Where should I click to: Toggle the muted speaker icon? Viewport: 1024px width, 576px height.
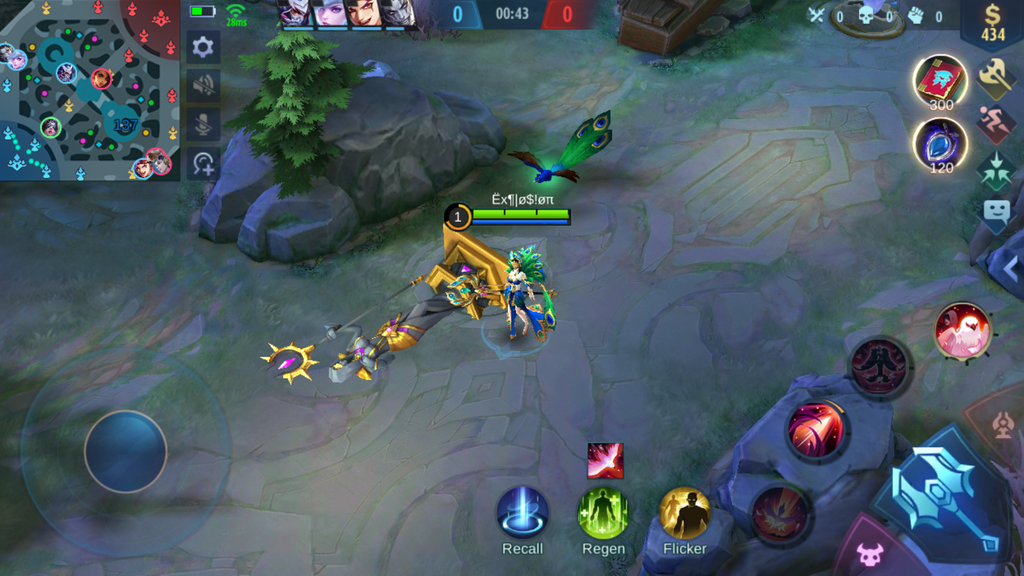203,86
